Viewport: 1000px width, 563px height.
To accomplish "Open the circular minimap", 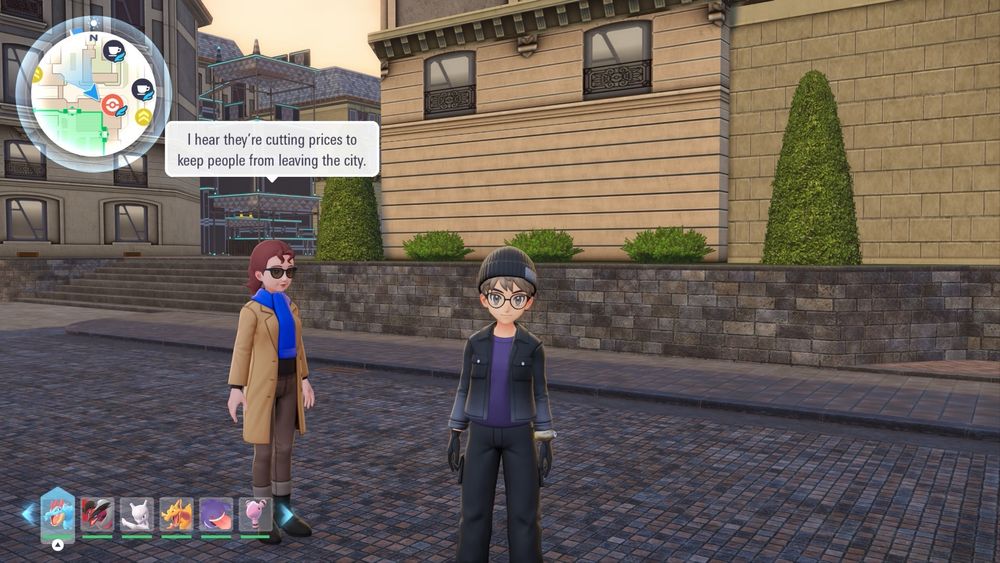I will point(93,94).
